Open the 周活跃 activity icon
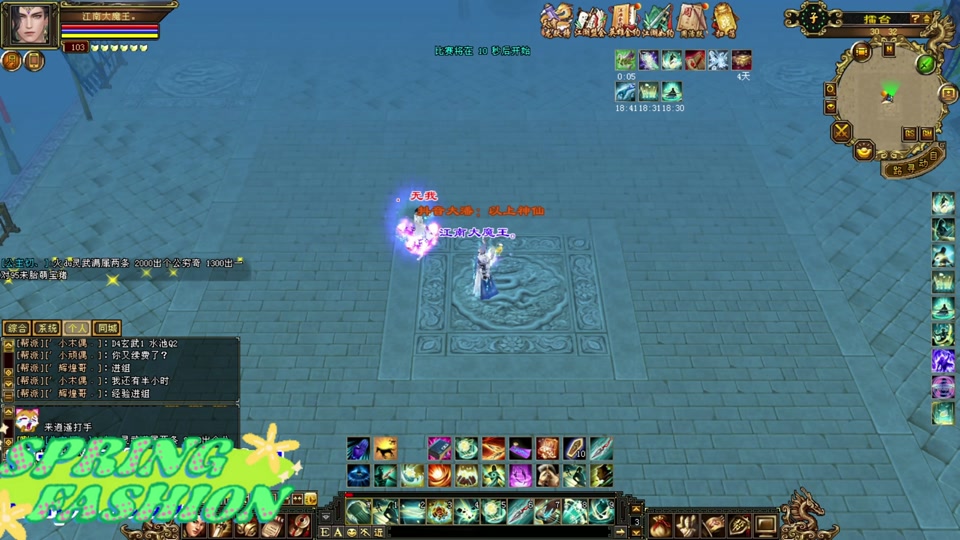This screenshot has width=960, height=540. pyautogui.click(x=691, y=18)
